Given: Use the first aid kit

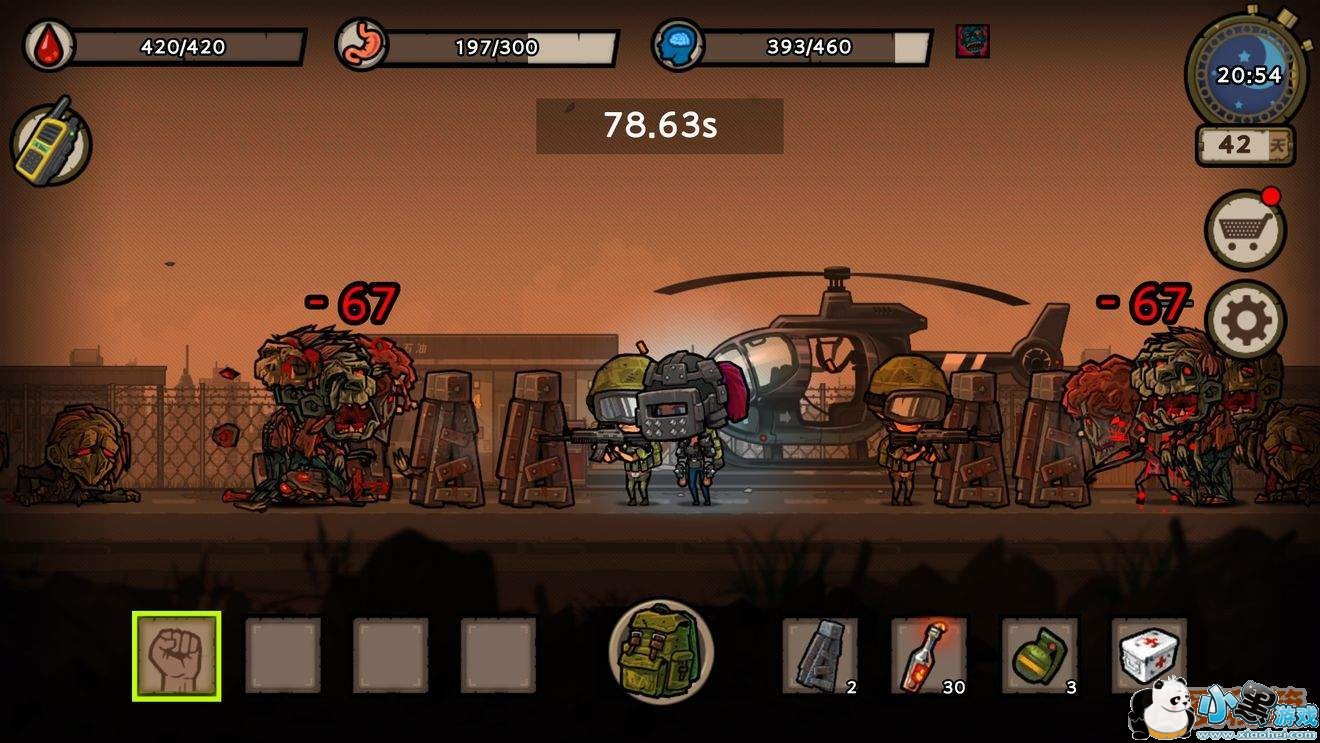Looking at the screenshot, I should click(1149, 655).
